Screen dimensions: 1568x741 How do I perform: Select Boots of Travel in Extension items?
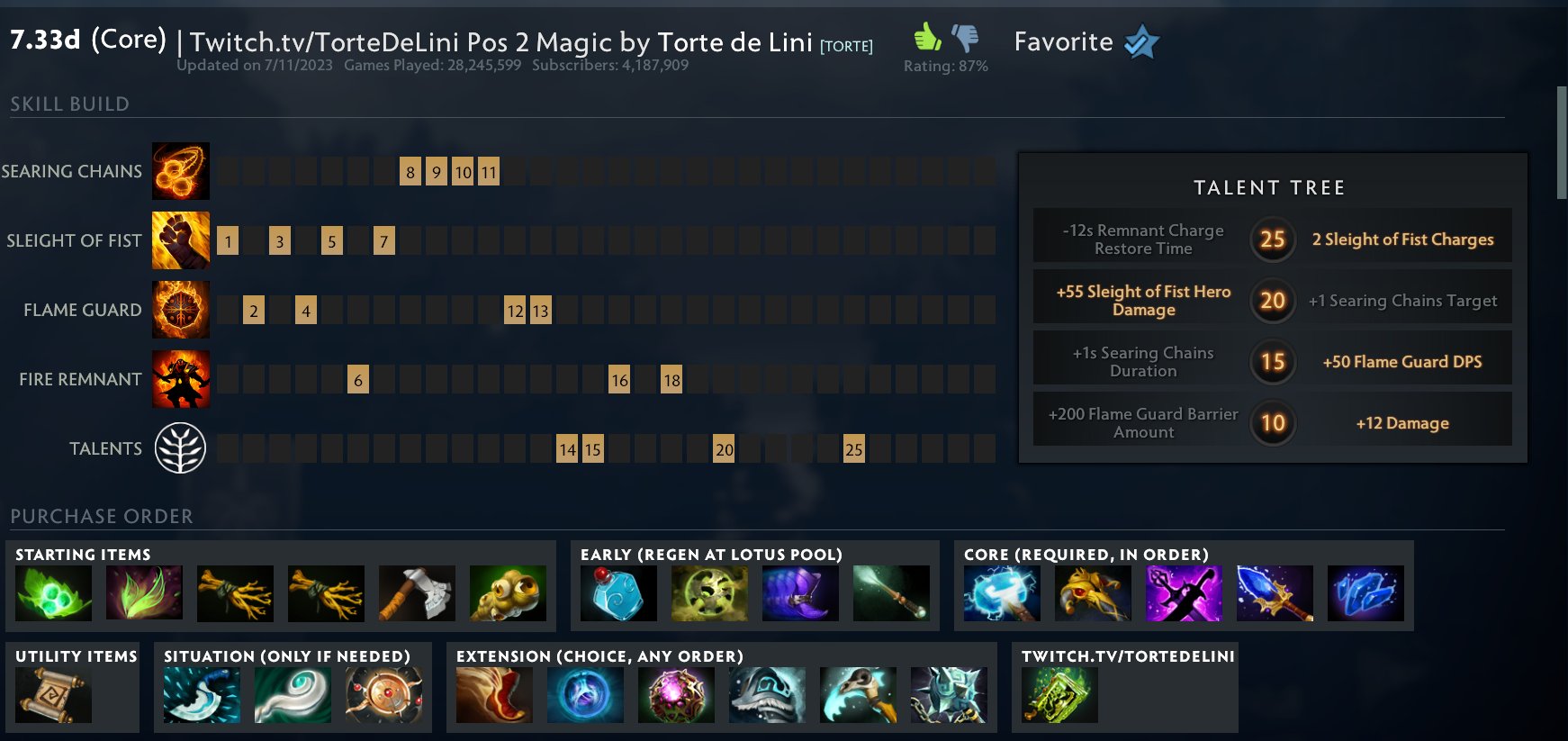tap(493, 693)
